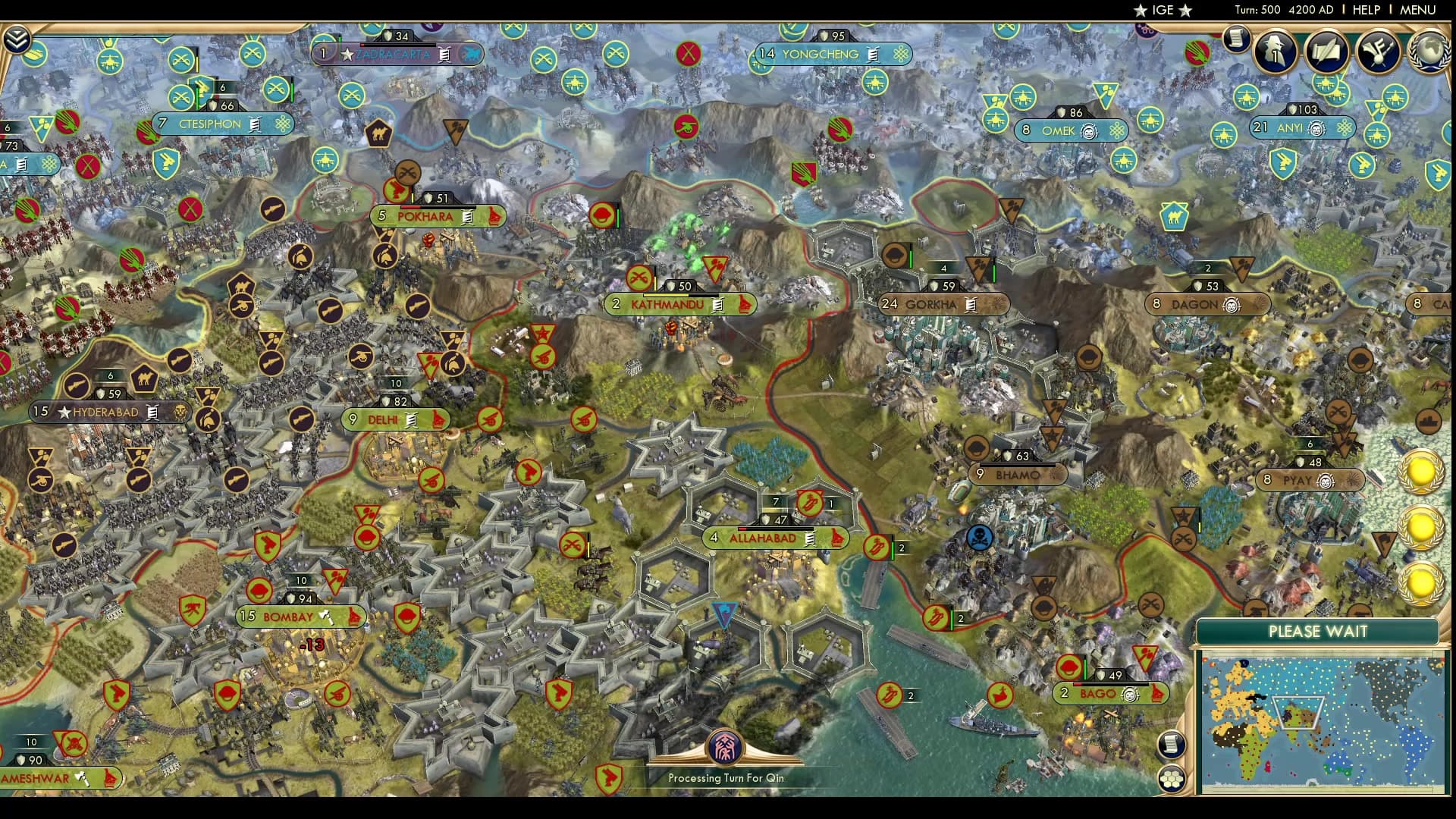Open the Culture overview icon
This screenshot has width=1456, height=819.
pos(1376,52)
